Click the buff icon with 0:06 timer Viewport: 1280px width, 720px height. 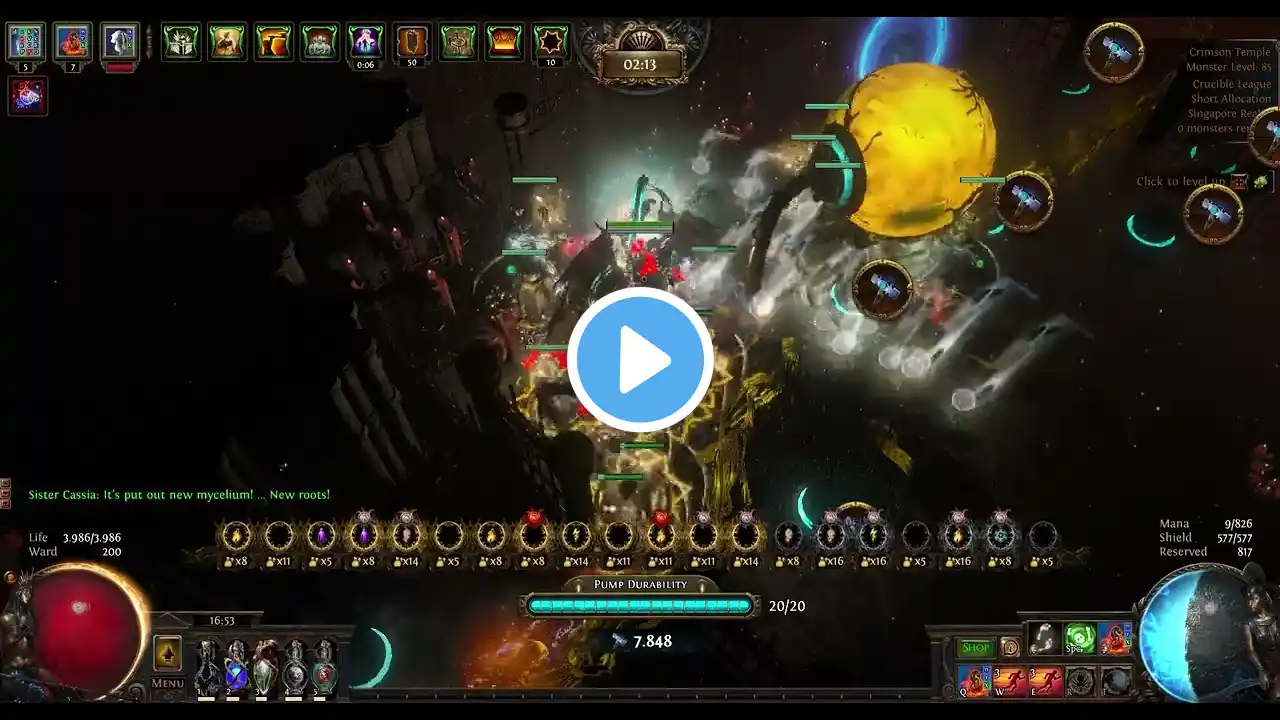(x=365, y=42)
